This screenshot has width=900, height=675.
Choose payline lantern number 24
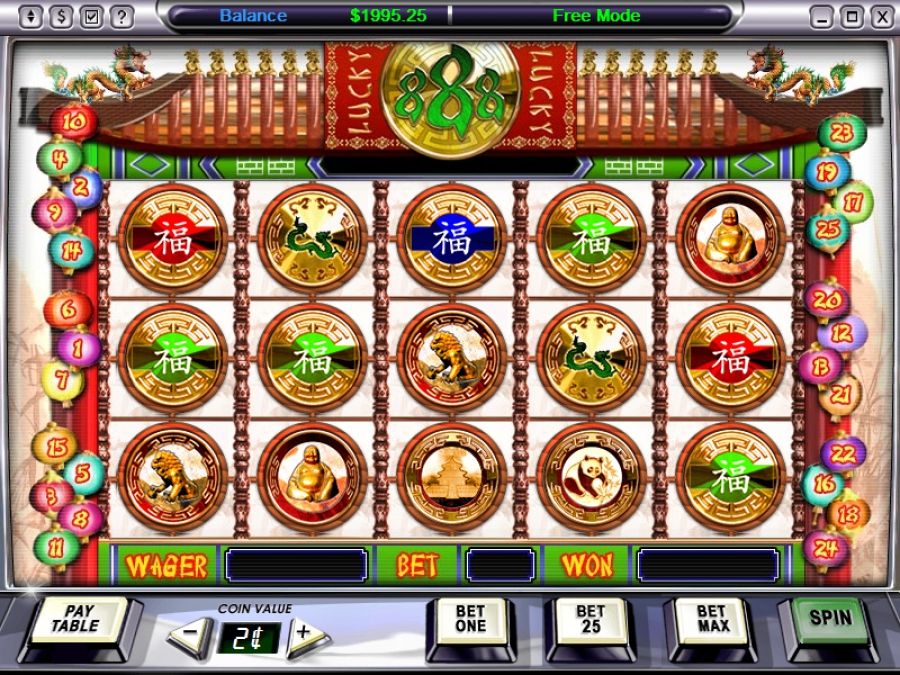[826, 548]
